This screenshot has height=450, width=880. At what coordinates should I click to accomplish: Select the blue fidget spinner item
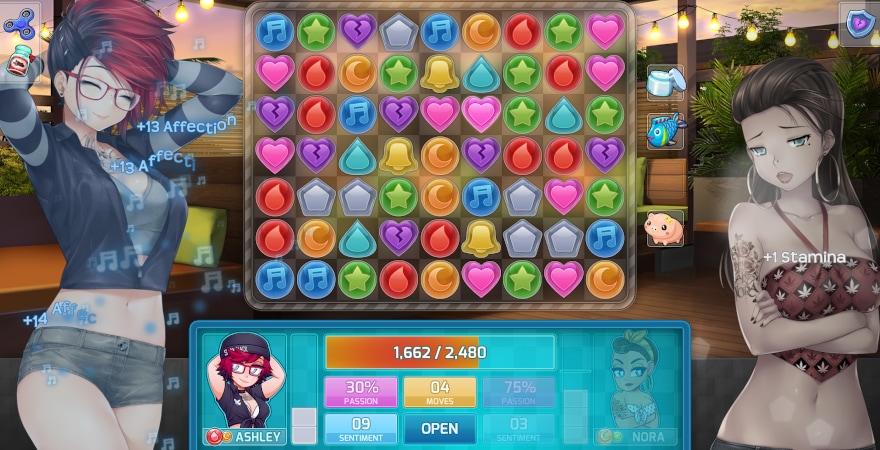click(x=19, y=21)
